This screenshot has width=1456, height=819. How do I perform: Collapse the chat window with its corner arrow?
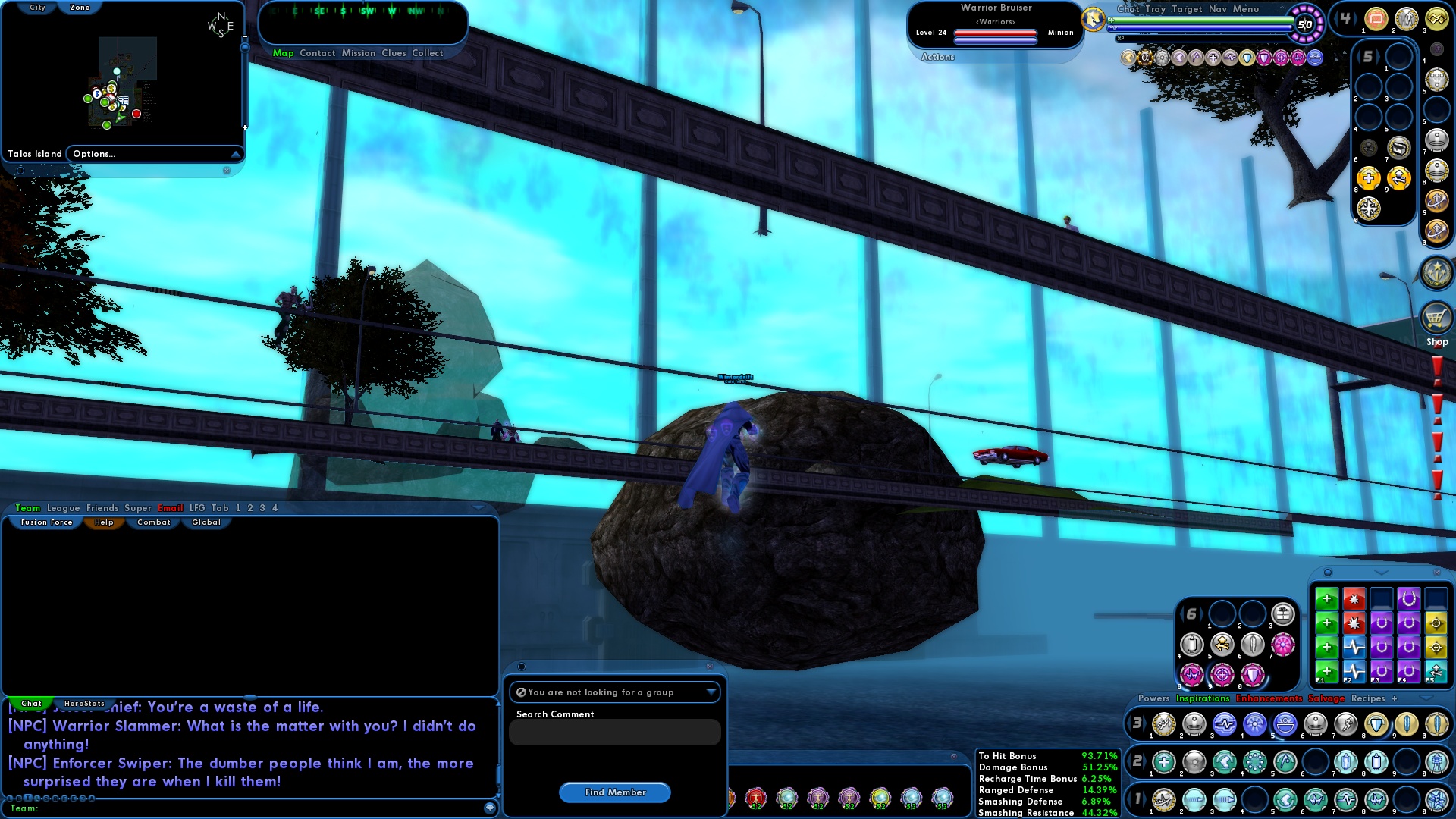(x=479, y=508)
